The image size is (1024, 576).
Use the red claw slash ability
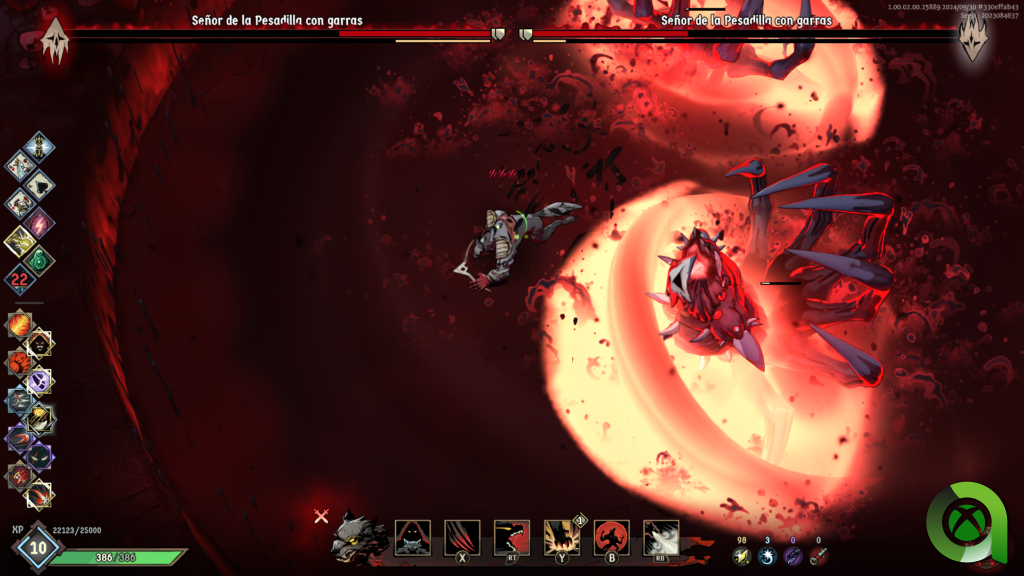[x=462, y=537]
